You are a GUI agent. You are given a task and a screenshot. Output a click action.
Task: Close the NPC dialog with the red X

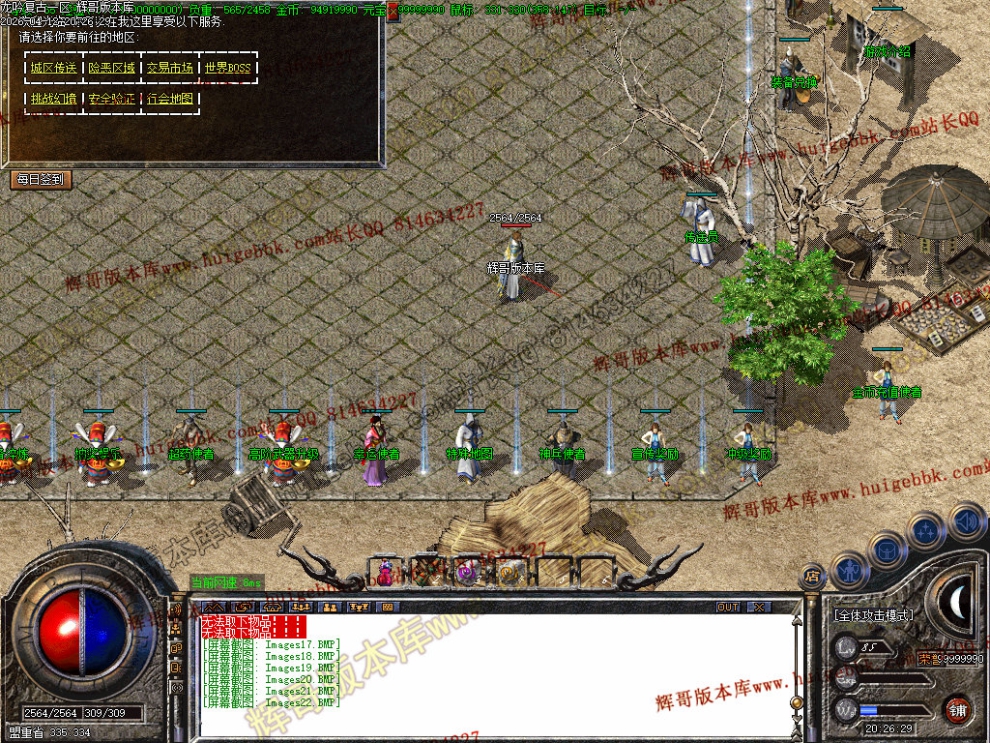[392, 12]
